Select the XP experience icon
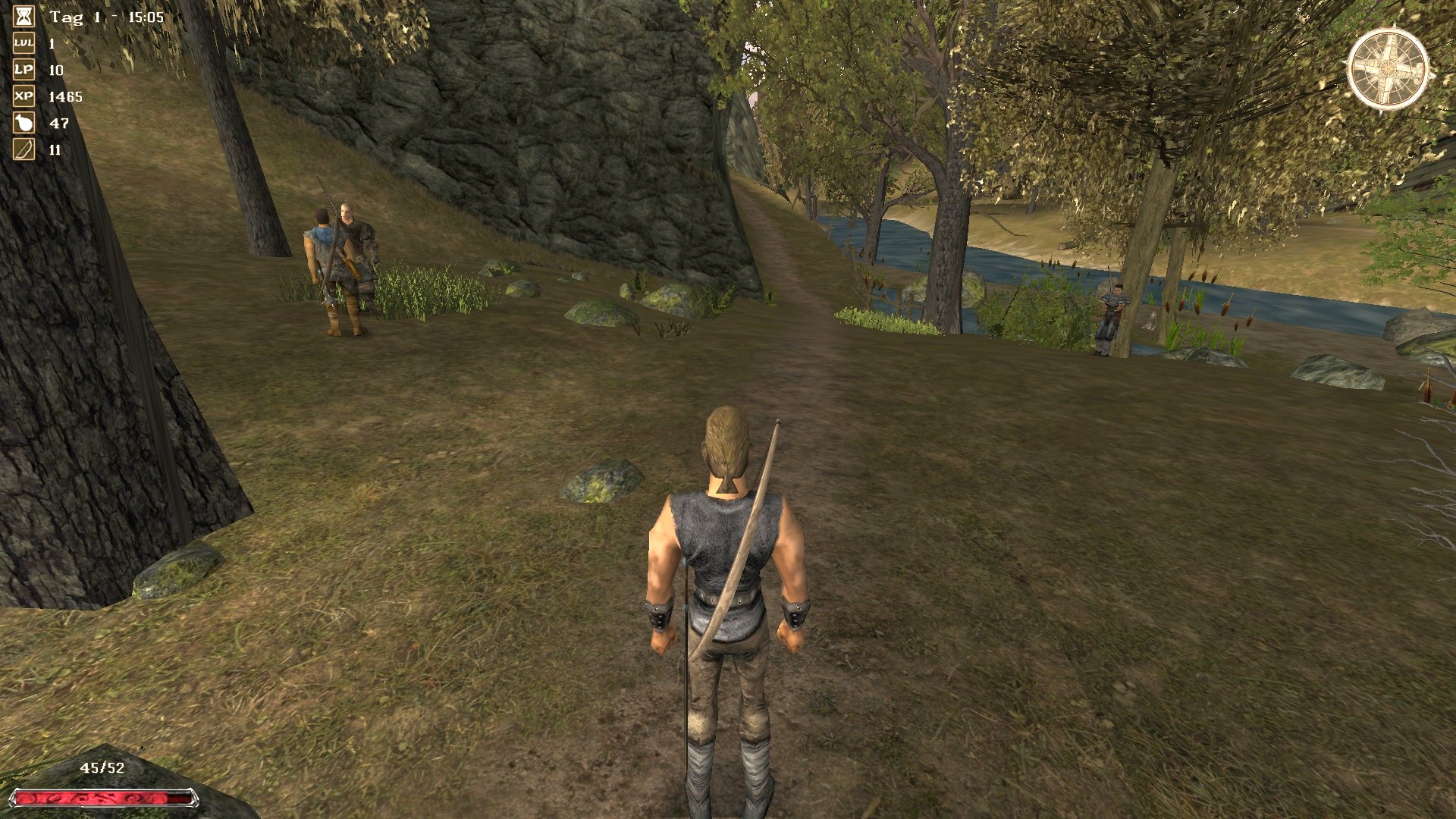 click(24, 96)
